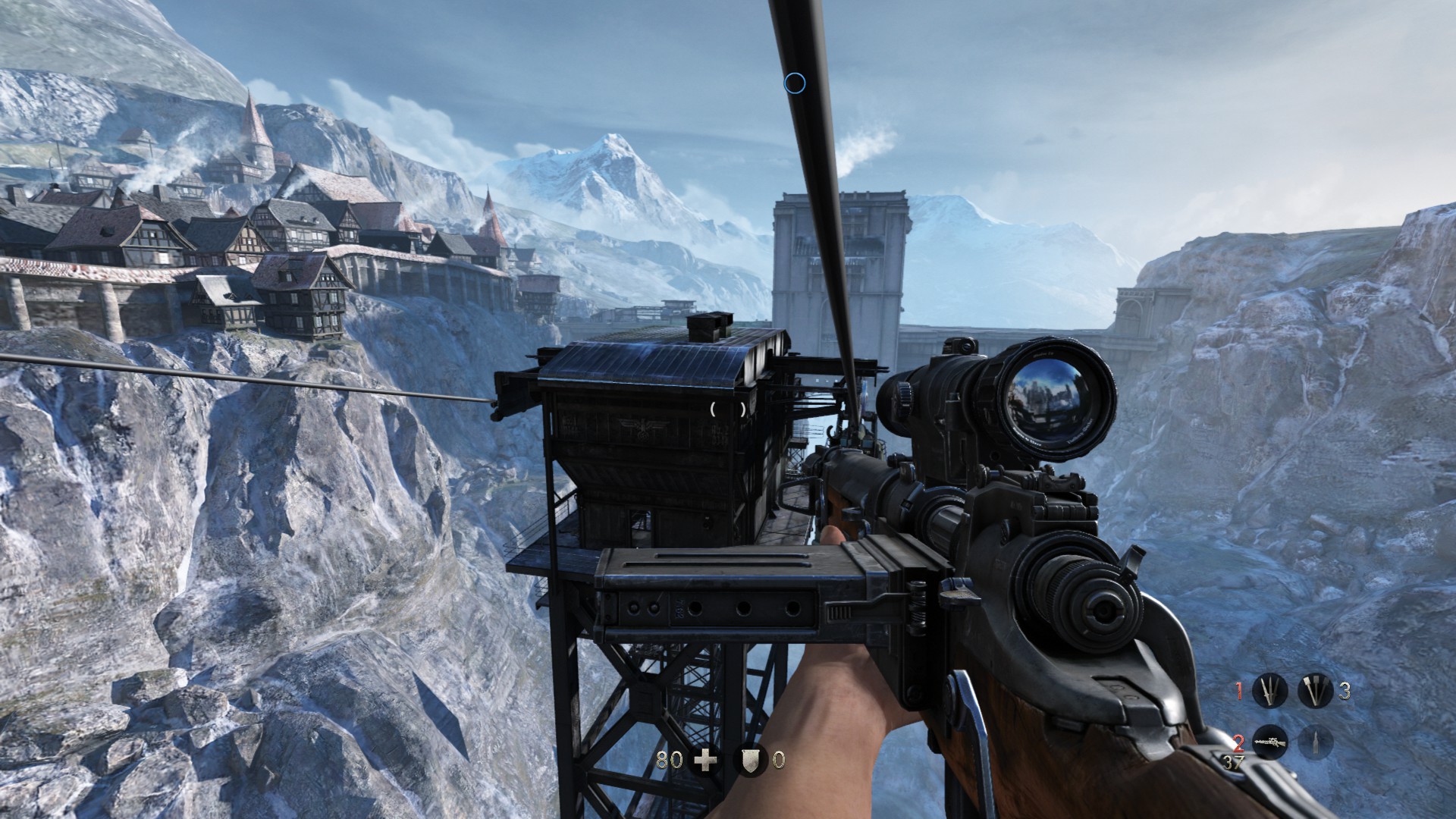Select the knife bundle icon showing 3
Viewport: 1456px width, 819px height.
pyautogui.click(x=1316, y=690)
